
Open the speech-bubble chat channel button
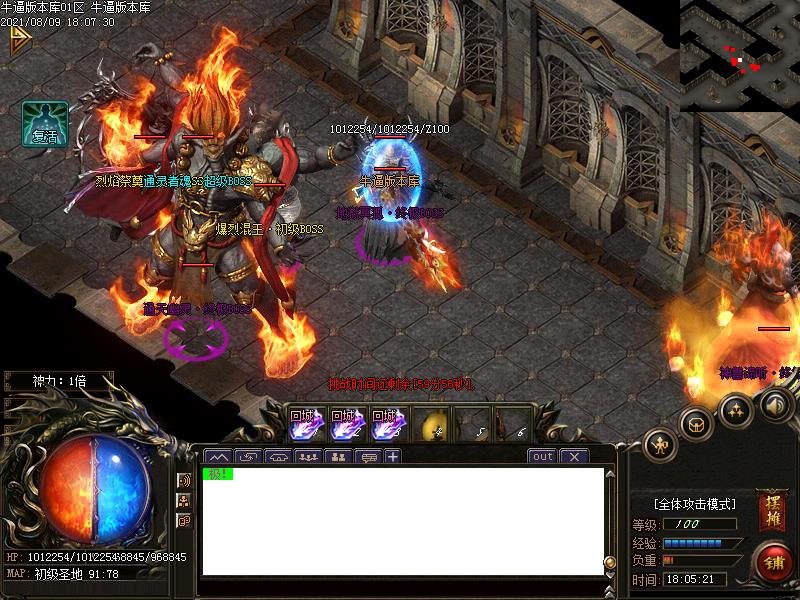(x=367, y=456)
